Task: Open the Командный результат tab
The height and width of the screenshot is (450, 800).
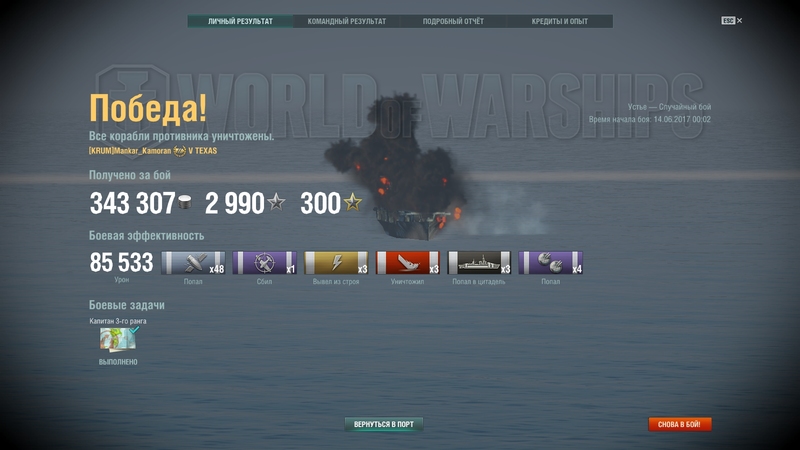Action: pos(347,21)
